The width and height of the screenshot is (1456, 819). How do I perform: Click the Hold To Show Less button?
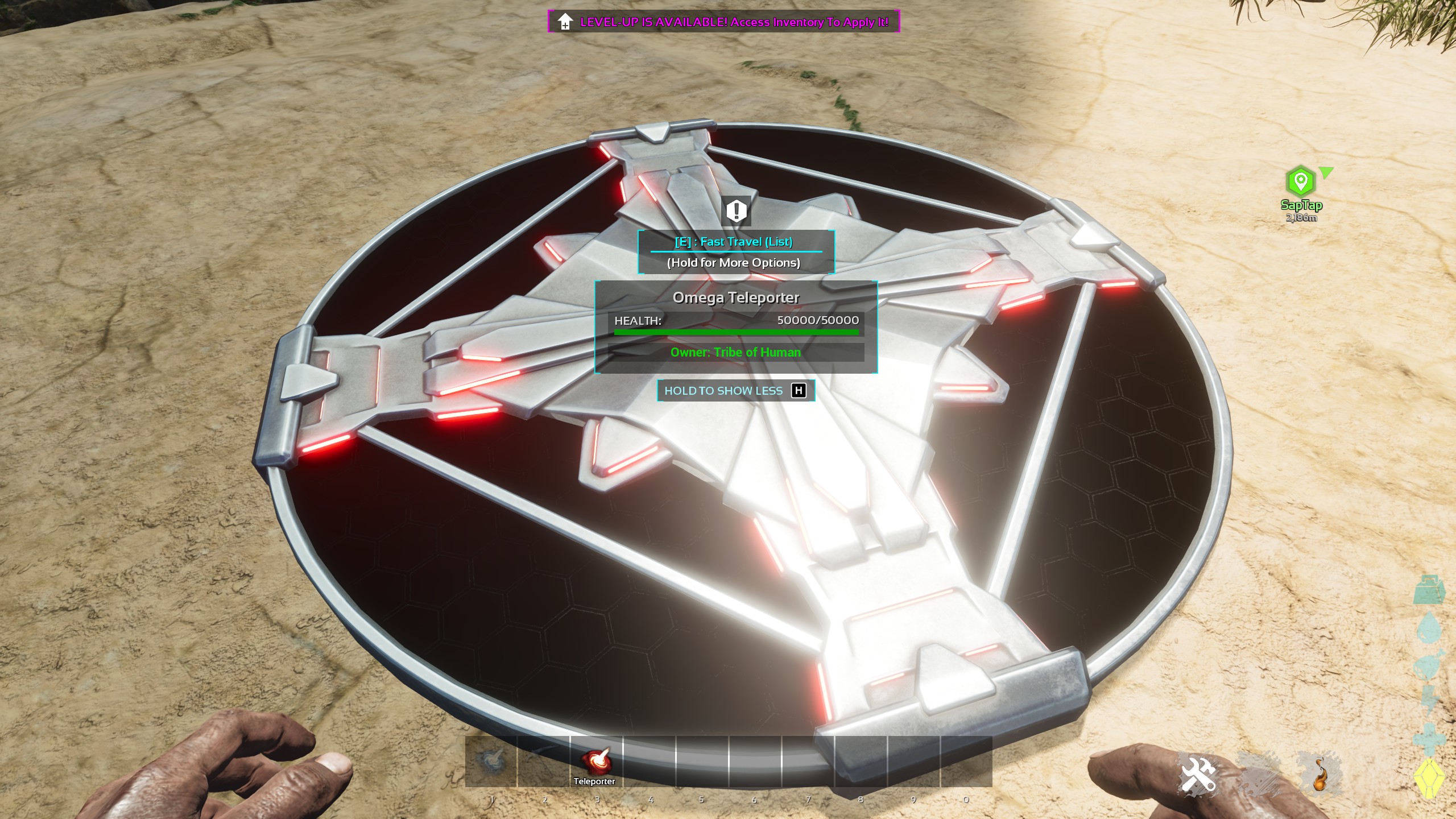coord(735,391)
